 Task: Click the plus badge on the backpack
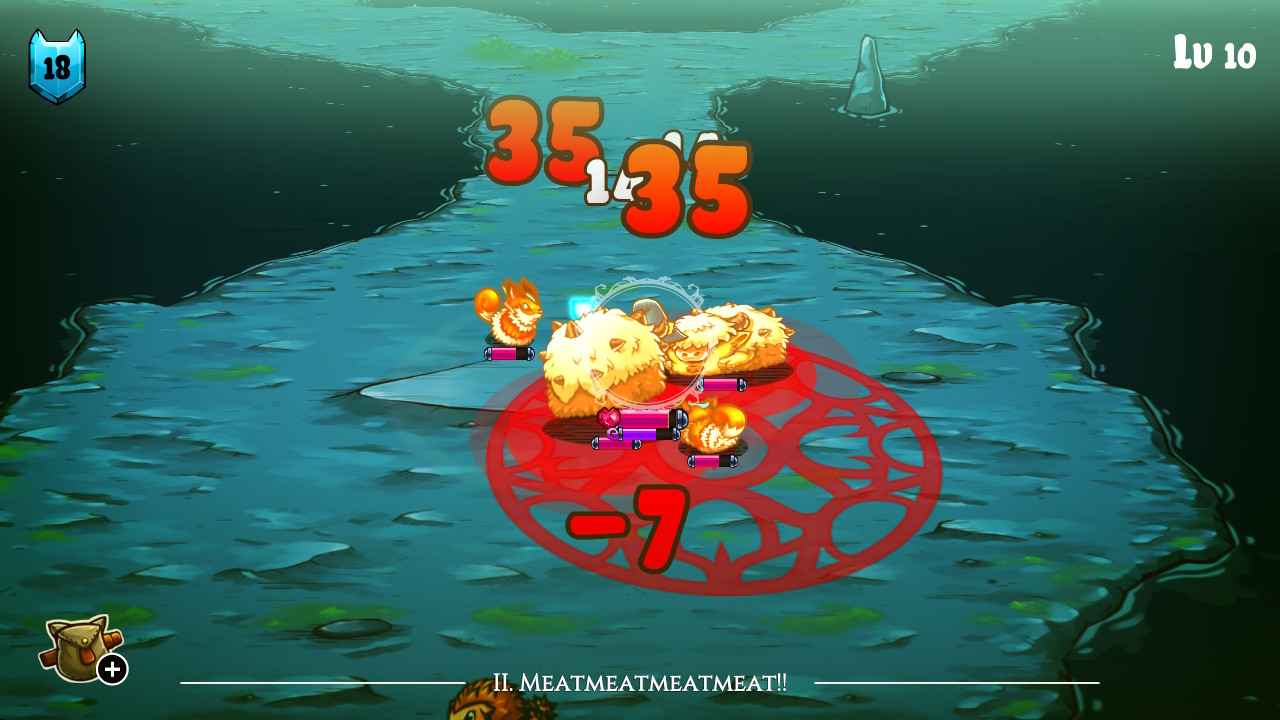[x=112, y=667]
